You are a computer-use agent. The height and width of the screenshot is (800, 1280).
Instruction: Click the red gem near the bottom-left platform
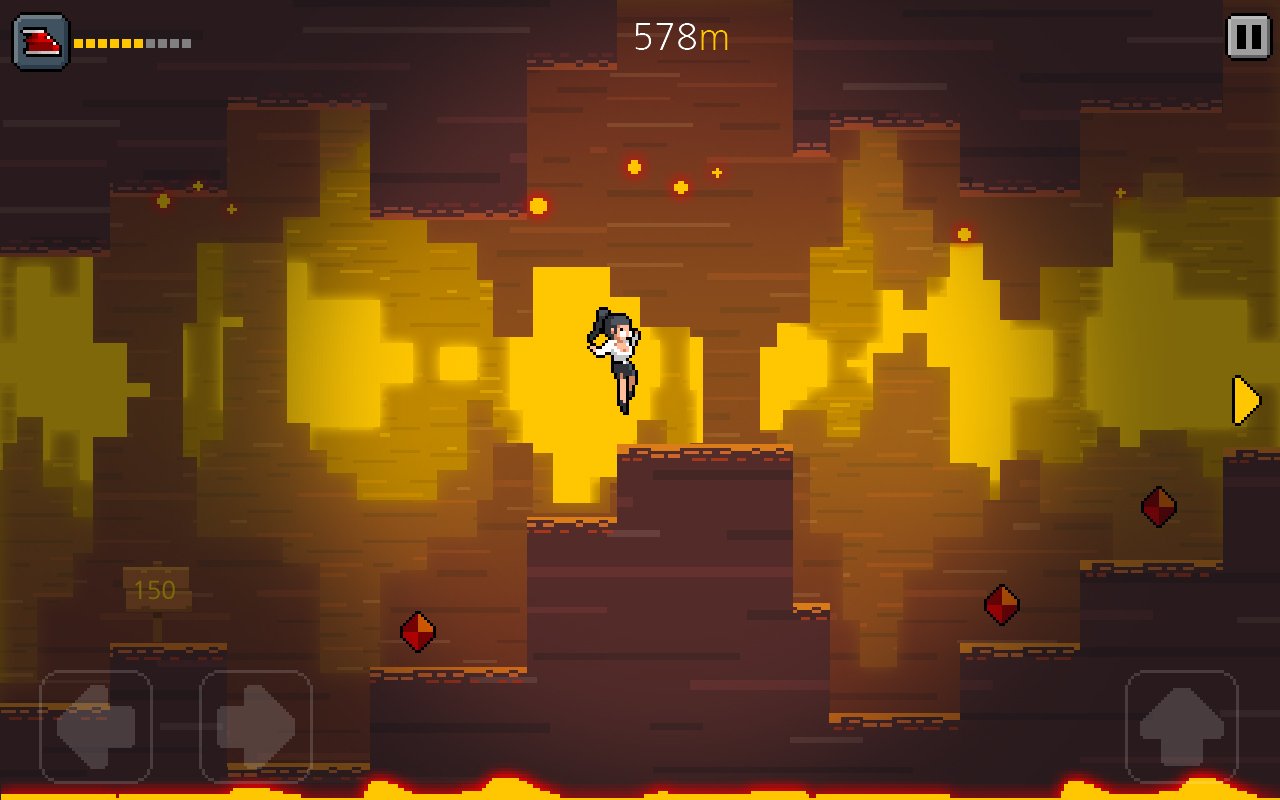tap(417, 631)
